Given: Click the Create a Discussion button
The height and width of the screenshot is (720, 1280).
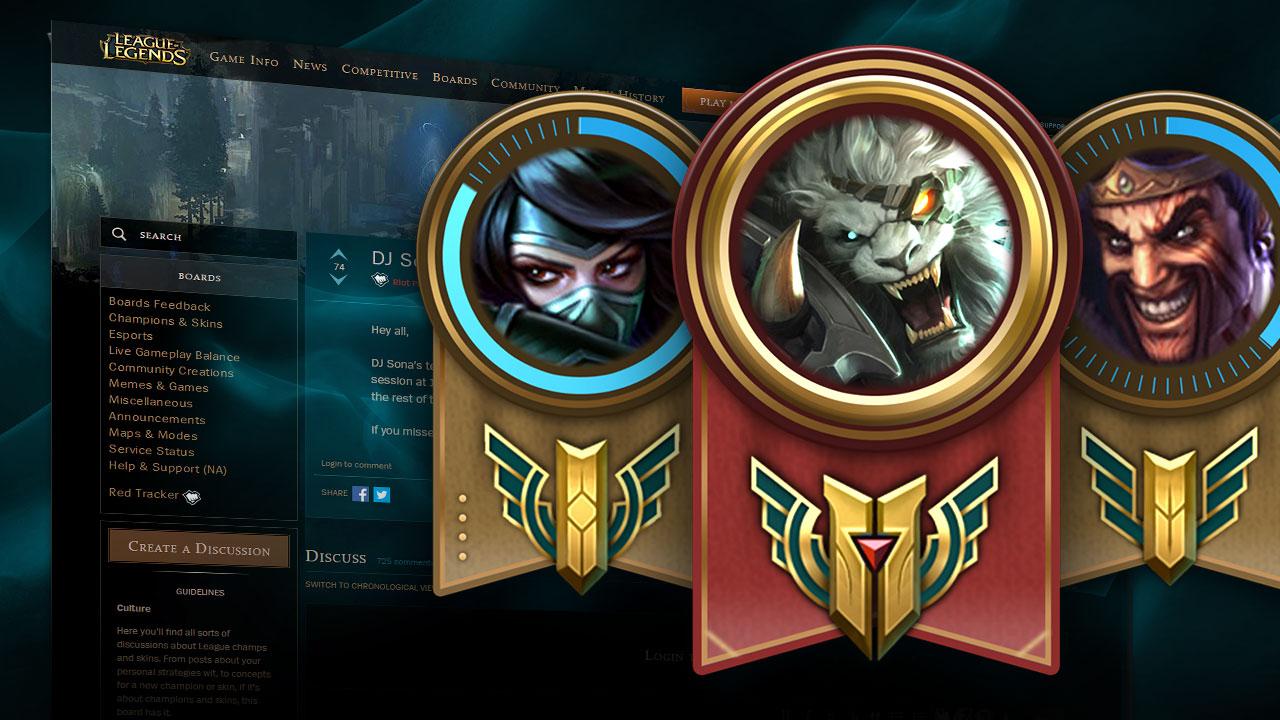Looking at the screenshot, I should point(197,549).
